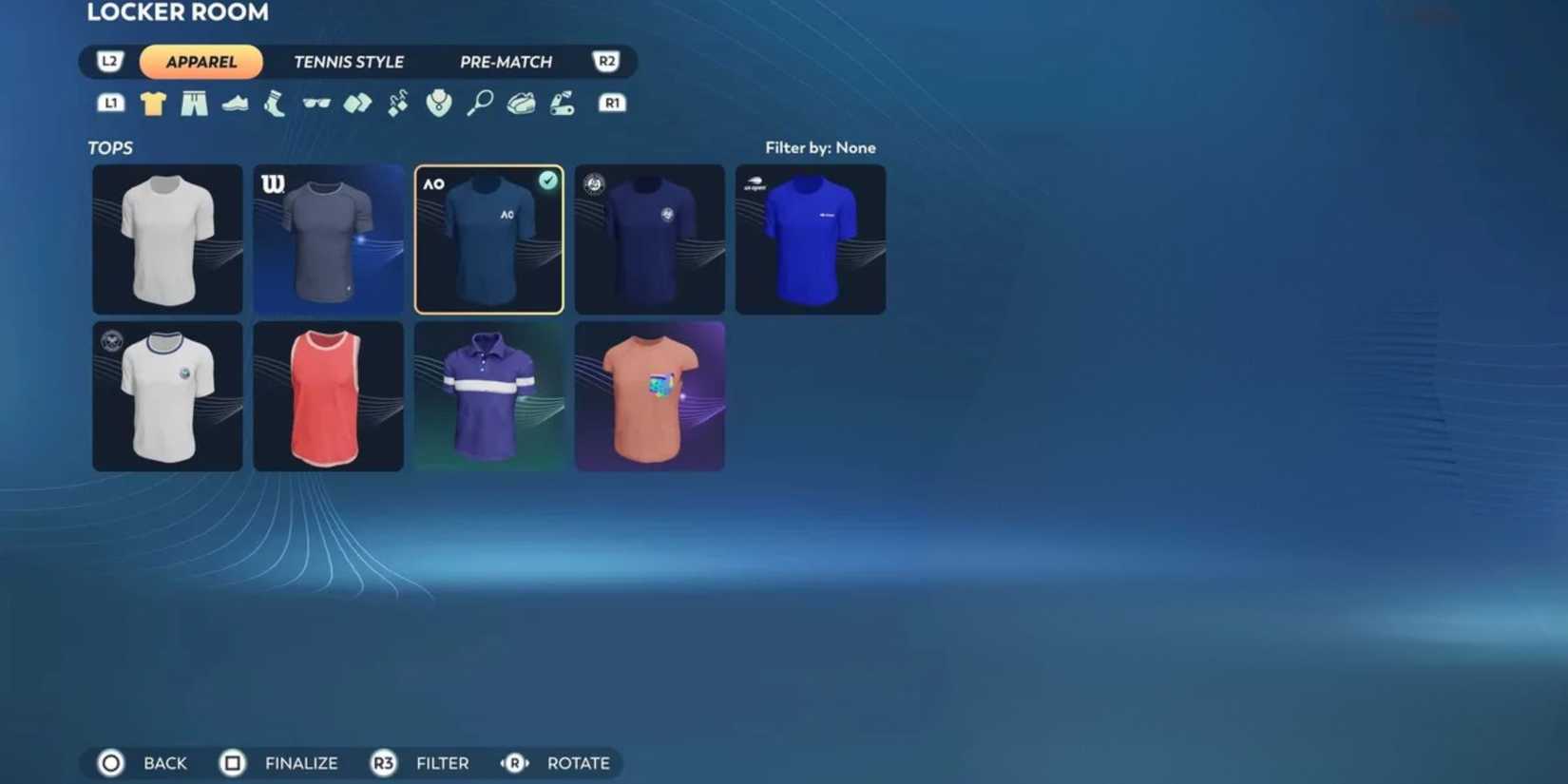Open the shorts apparel category
This screenshot has width=1568, height=784.
click(196, 103)
